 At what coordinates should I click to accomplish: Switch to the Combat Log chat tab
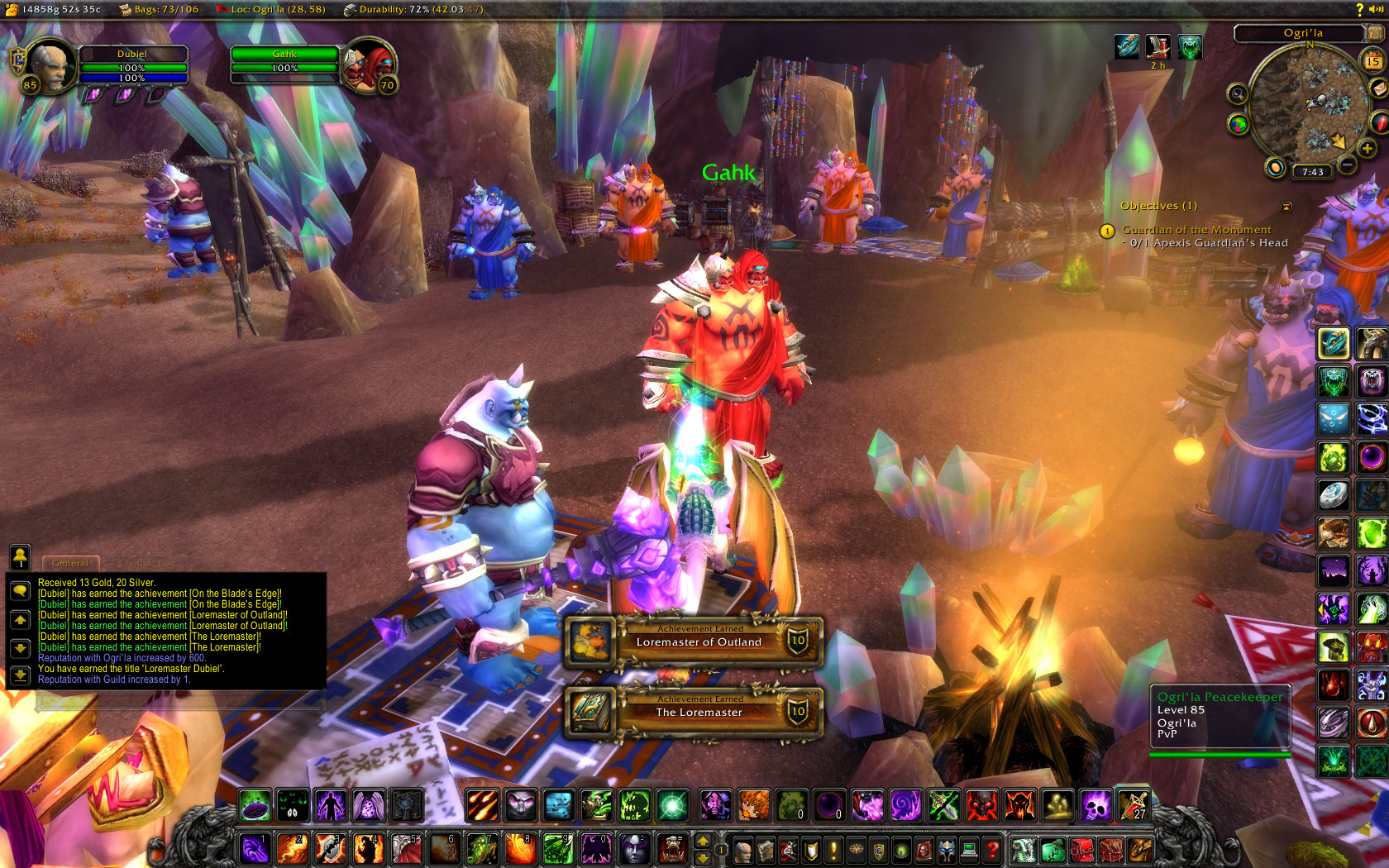coord(149,563)
